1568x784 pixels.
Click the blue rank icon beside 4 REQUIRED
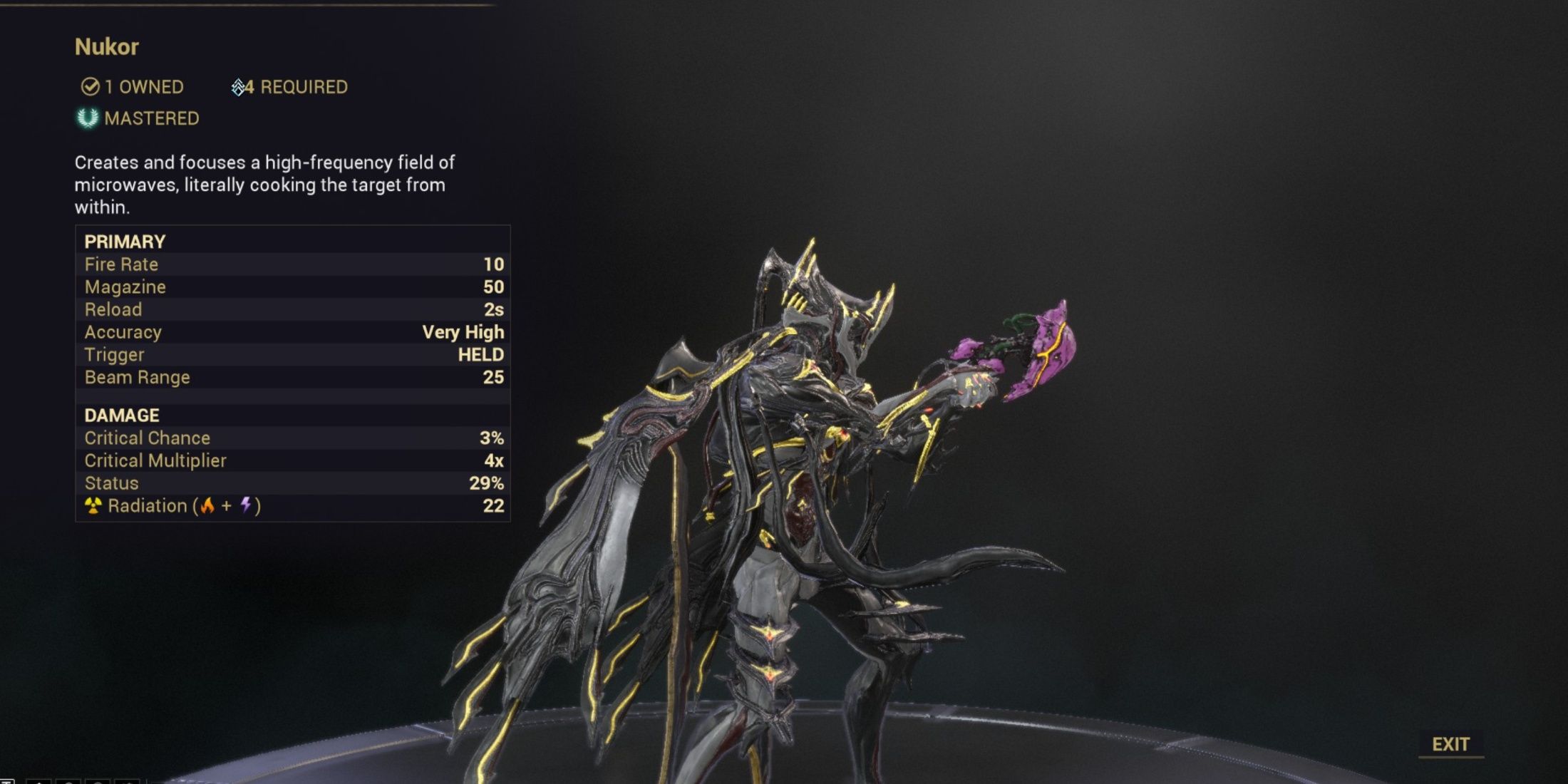(238, 86)
